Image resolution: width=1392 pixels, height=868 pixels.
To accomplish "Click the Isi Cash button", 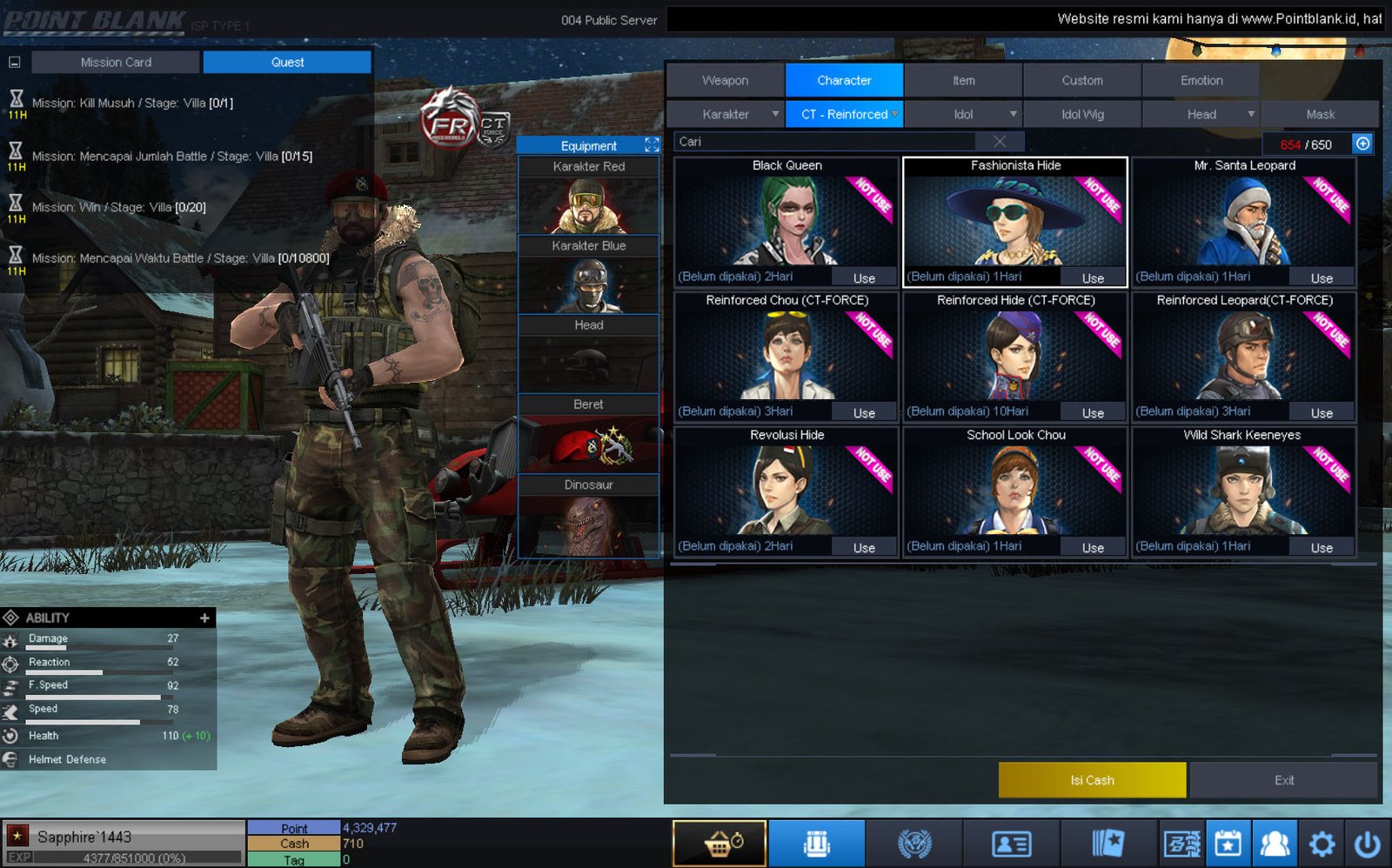I will tap(1092, 780).
